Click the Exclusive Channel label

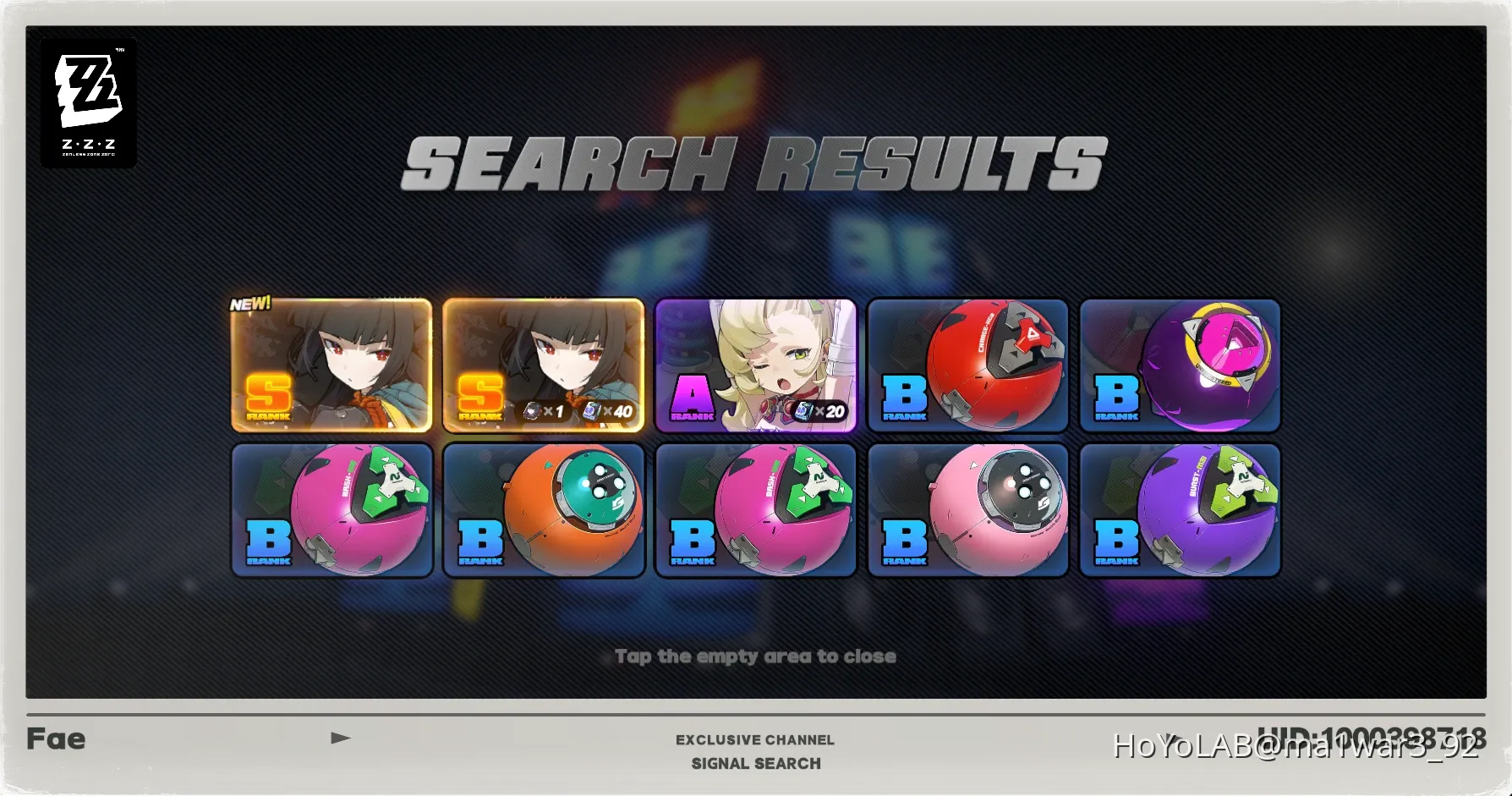[x=755, y=739]
